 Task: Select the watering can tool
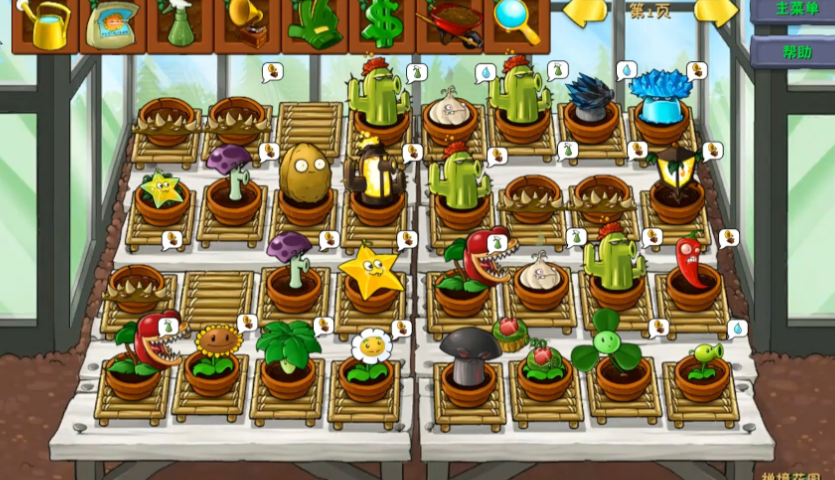point(45,24)
